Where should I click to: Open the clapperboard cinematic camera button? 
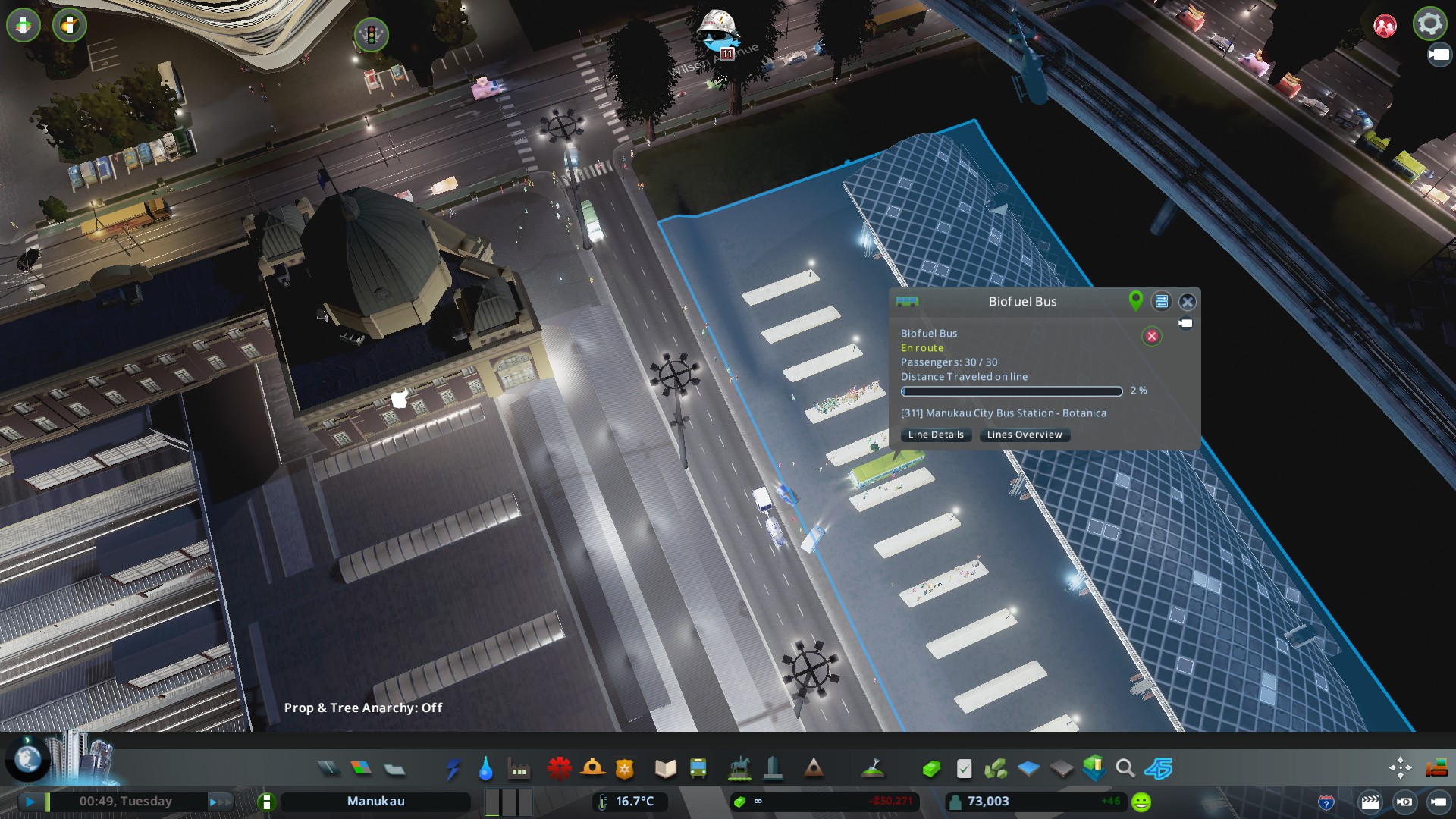point(1370,802)
